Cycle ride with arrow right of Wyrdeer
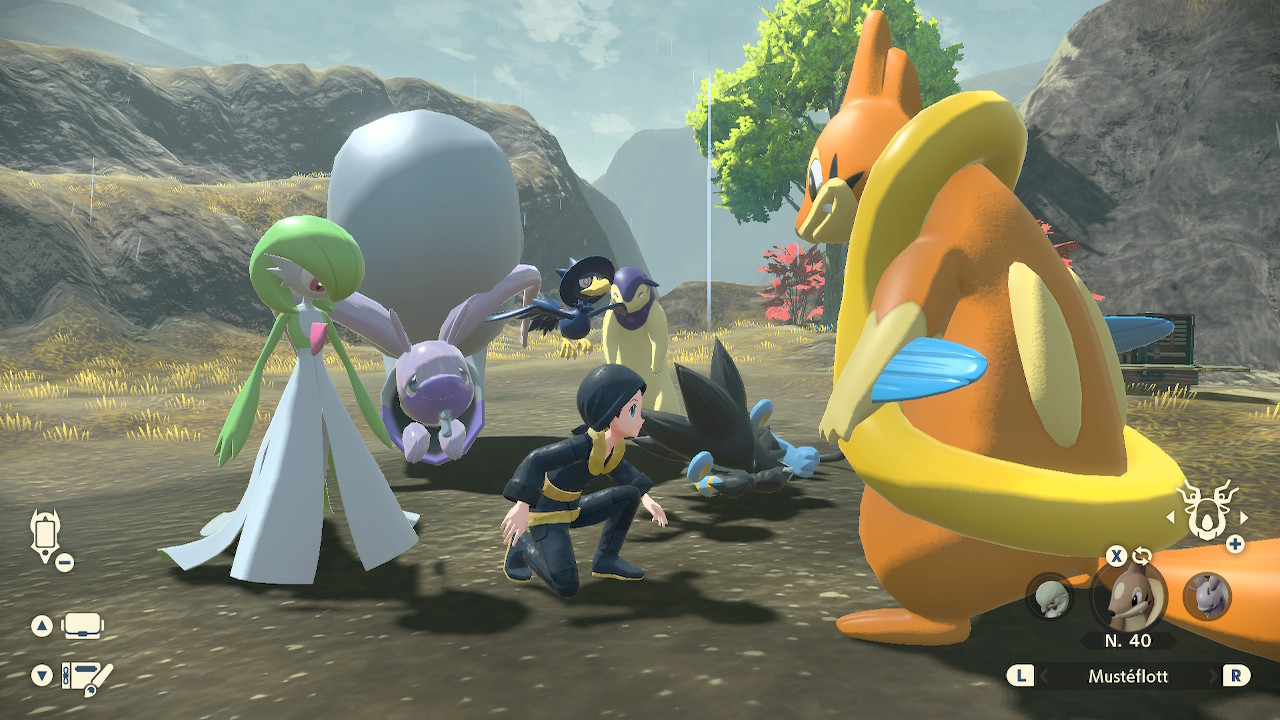The width and height of the screenshot is (1280, 720). click(x=1244, y=517)
